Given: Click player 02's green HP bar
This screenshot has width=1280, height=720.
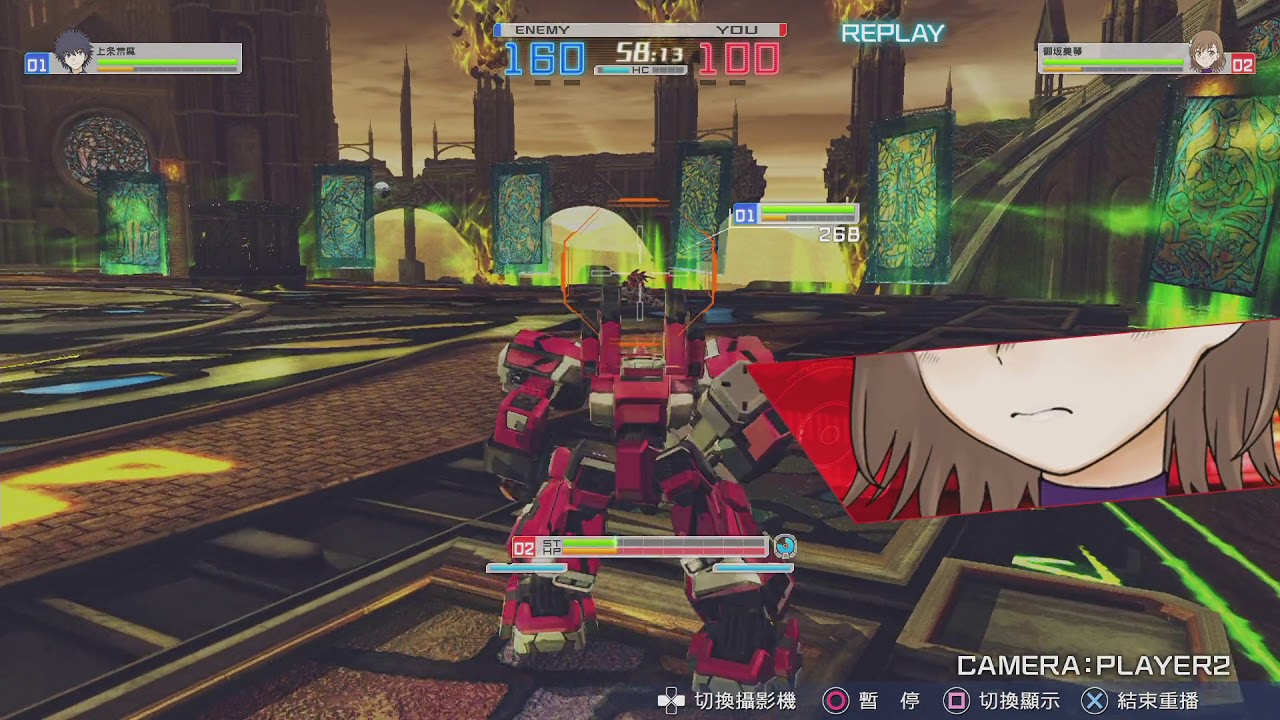Looking at the screenshot, I should [590, 541].
